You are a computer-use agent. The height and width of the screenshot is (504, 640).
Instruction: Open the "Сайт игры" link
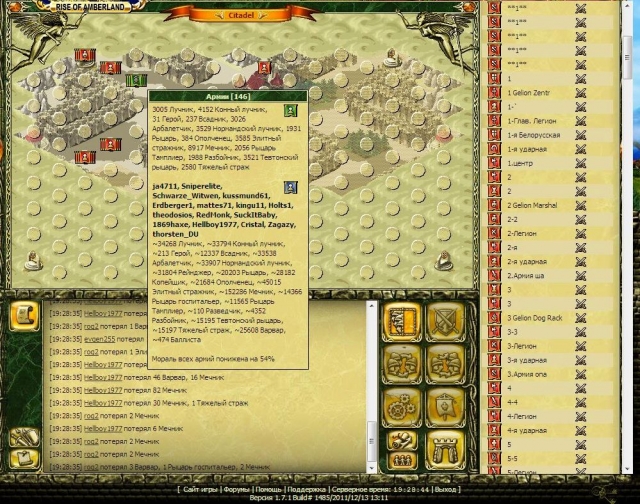202,490
